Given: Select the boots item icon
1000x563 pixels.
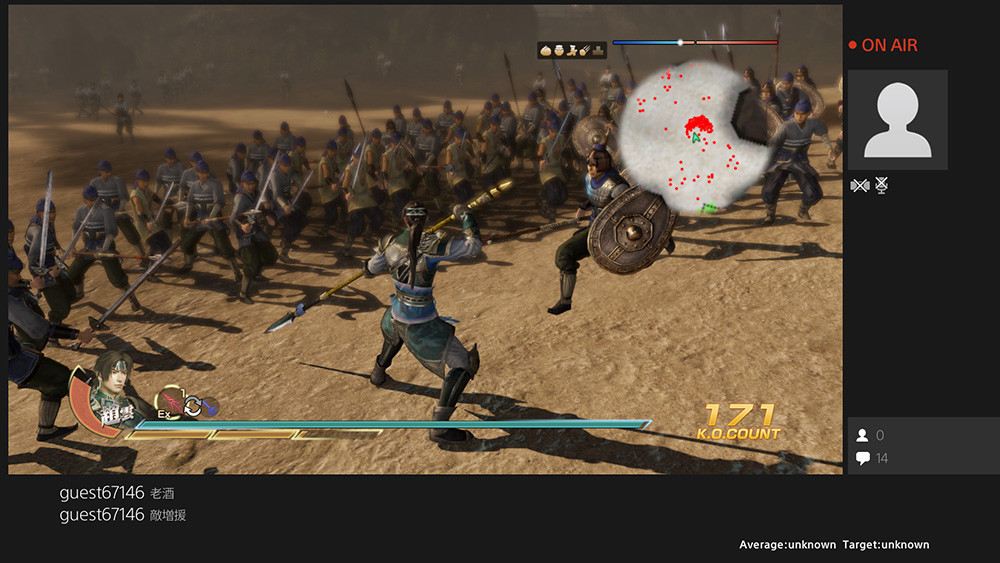Looking at the screenshot, I should point(572,49).
